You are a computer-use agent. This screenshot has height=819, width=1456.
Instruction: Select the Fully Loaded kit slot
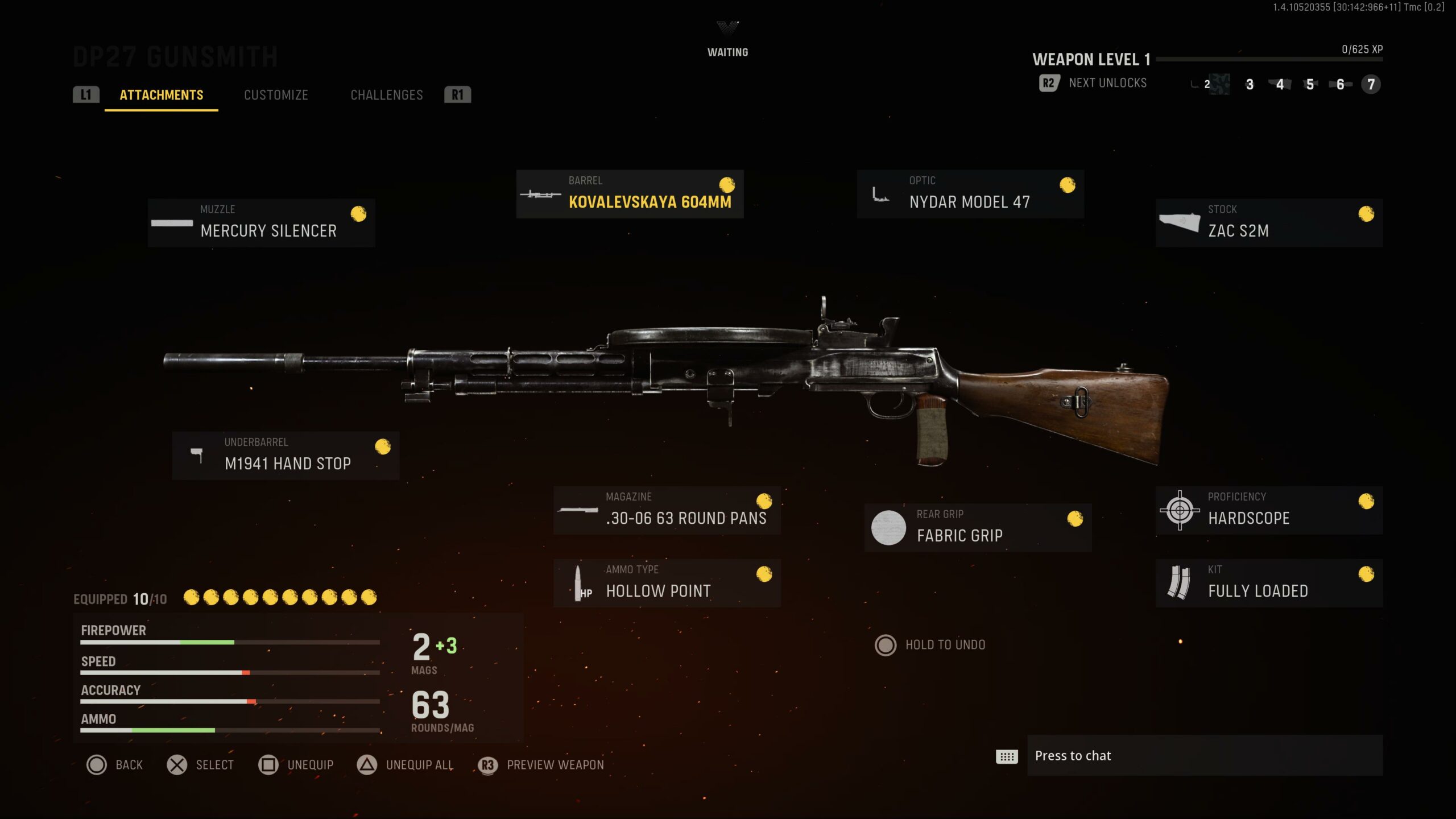click(1268, 583)
